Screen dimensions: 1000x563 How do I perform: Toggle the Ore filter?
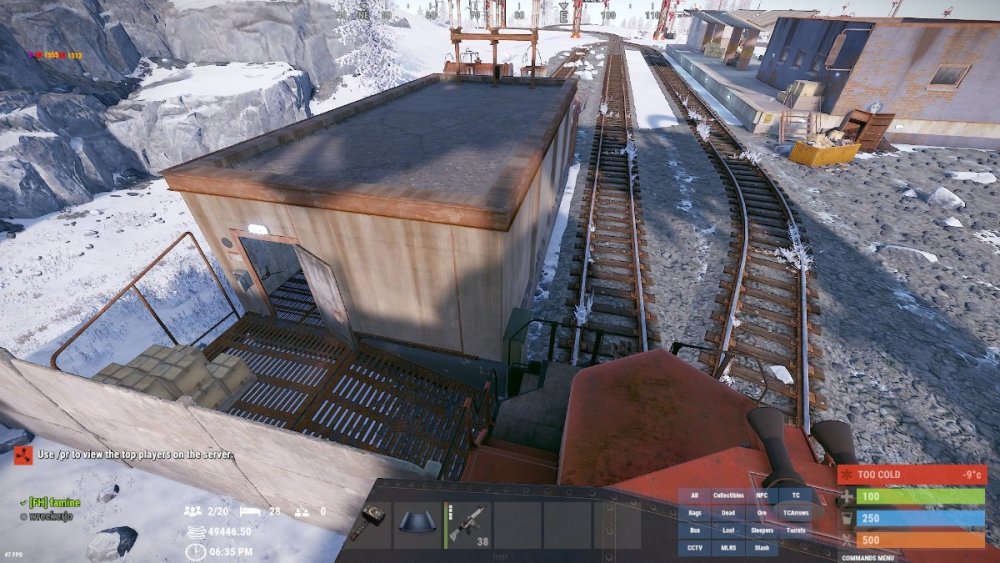point(762,513)
